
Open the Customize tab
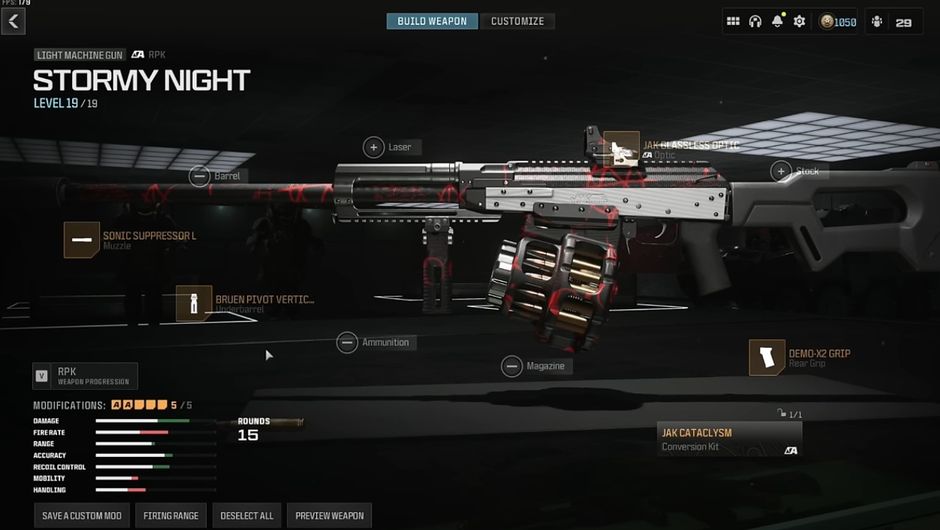pos(517,21)
